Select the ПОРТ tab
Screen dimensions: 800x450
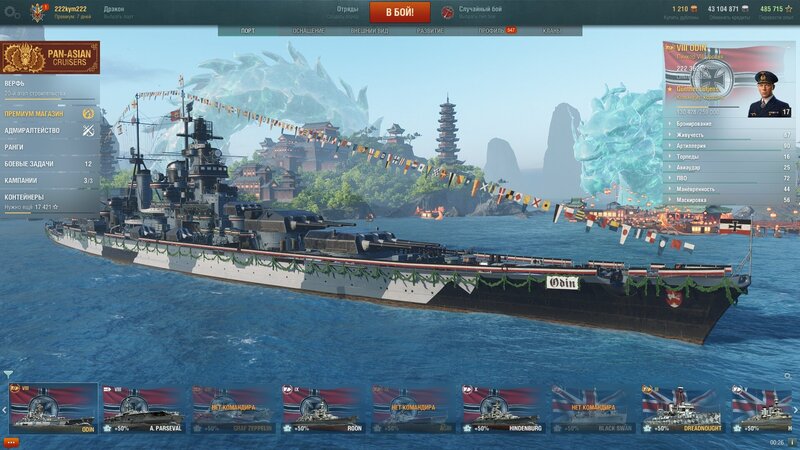[247, 31]
